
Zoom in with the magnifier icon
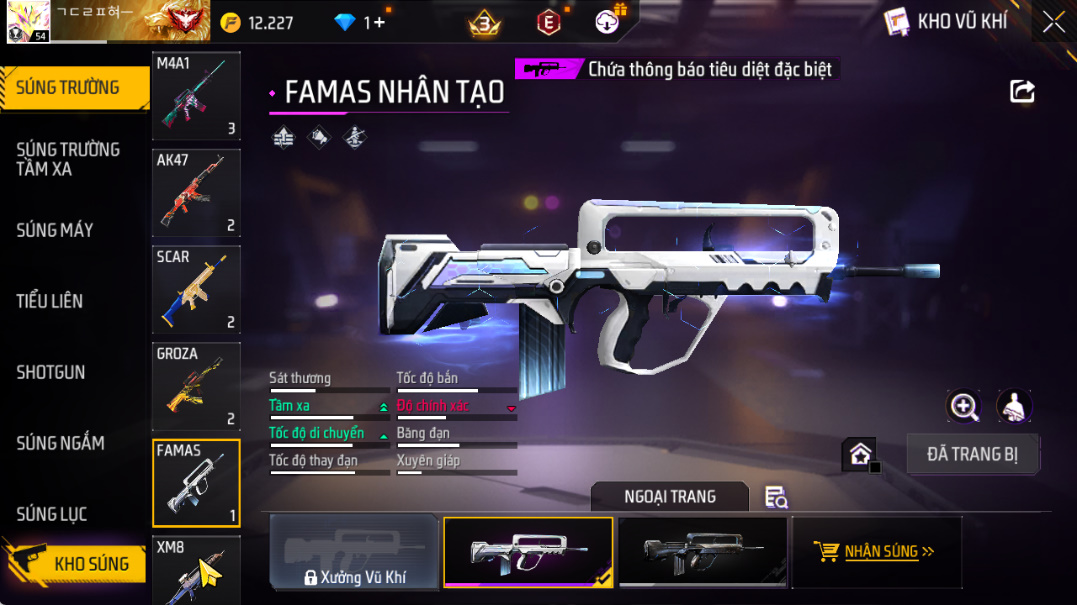pyautogui.click(x=964, y=406)
